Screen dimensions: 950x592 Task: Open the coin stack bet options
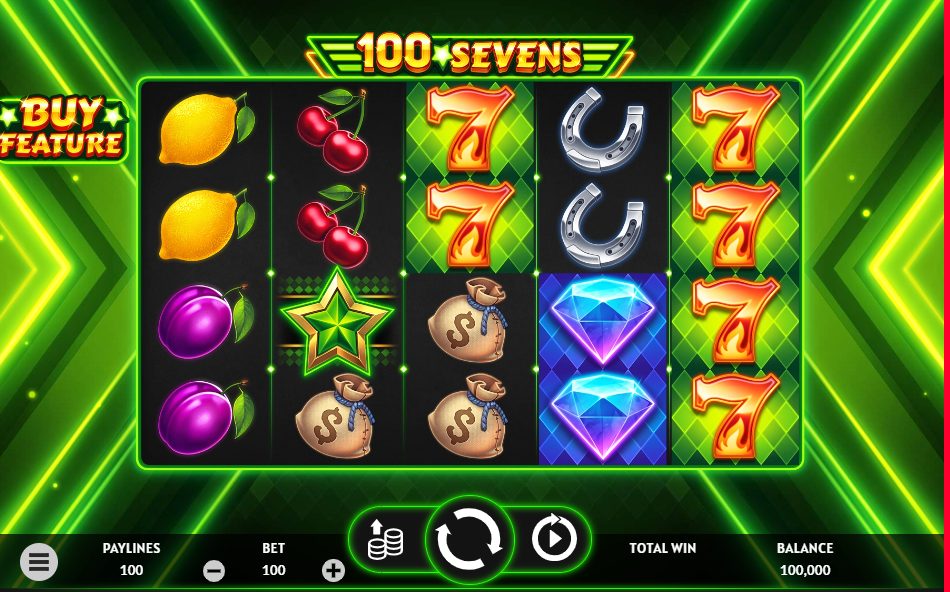coord(385,541)
